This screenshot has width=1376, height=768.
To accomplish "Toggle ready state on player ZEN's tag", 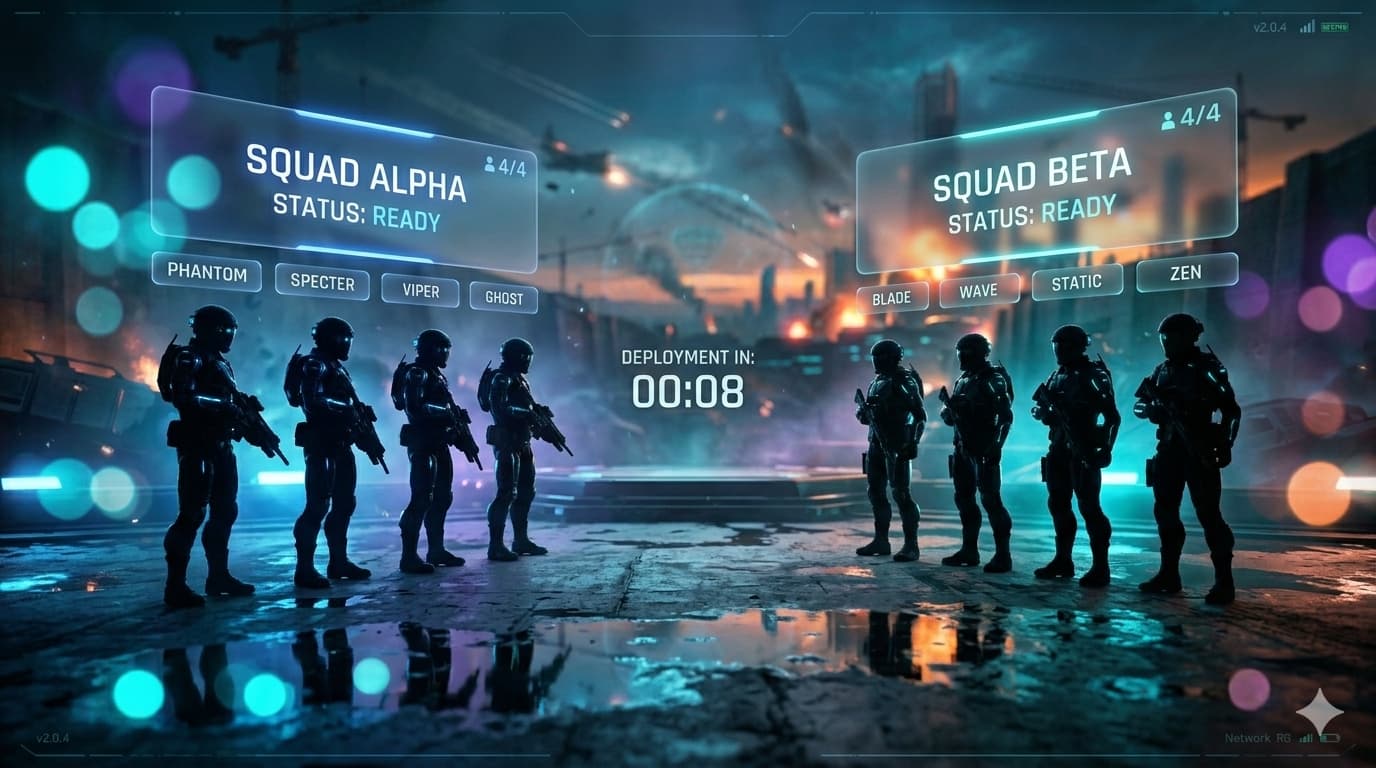I will (1186, 271).
